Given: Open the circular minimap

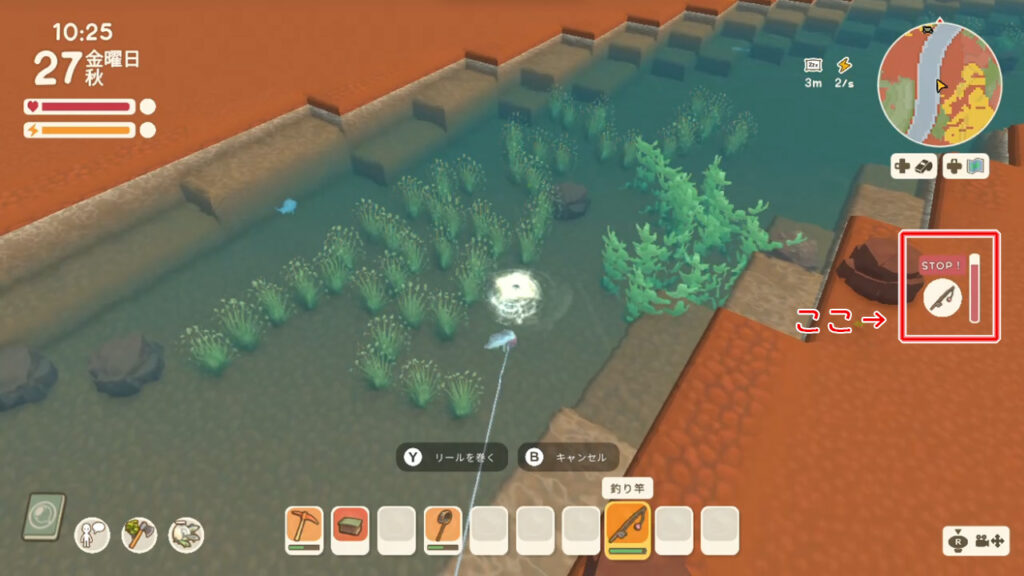Looking at the screenshot, I should coord(938,86).
